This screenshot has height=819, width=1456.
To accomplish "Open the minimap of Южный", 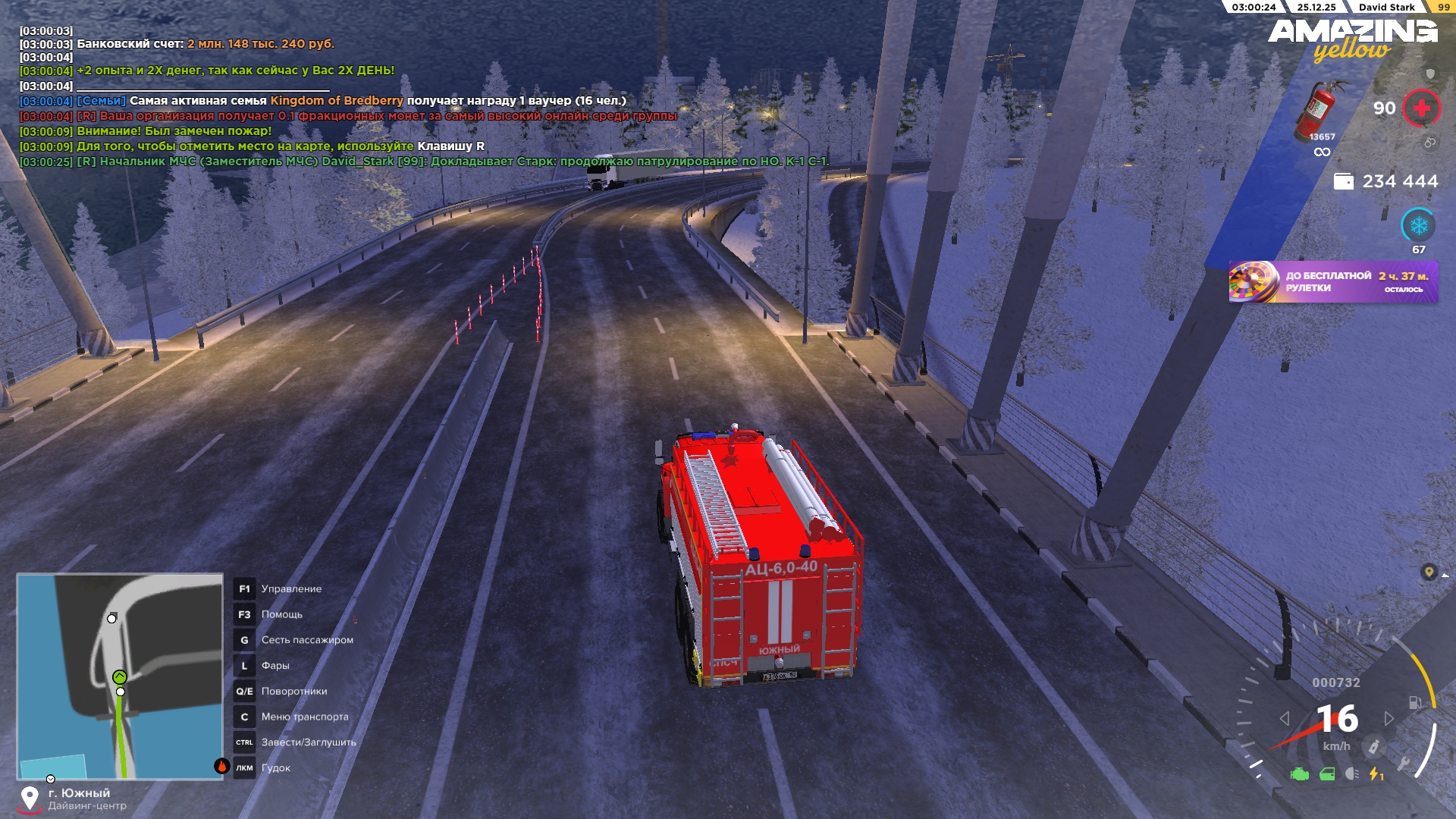I will point(120,676).
